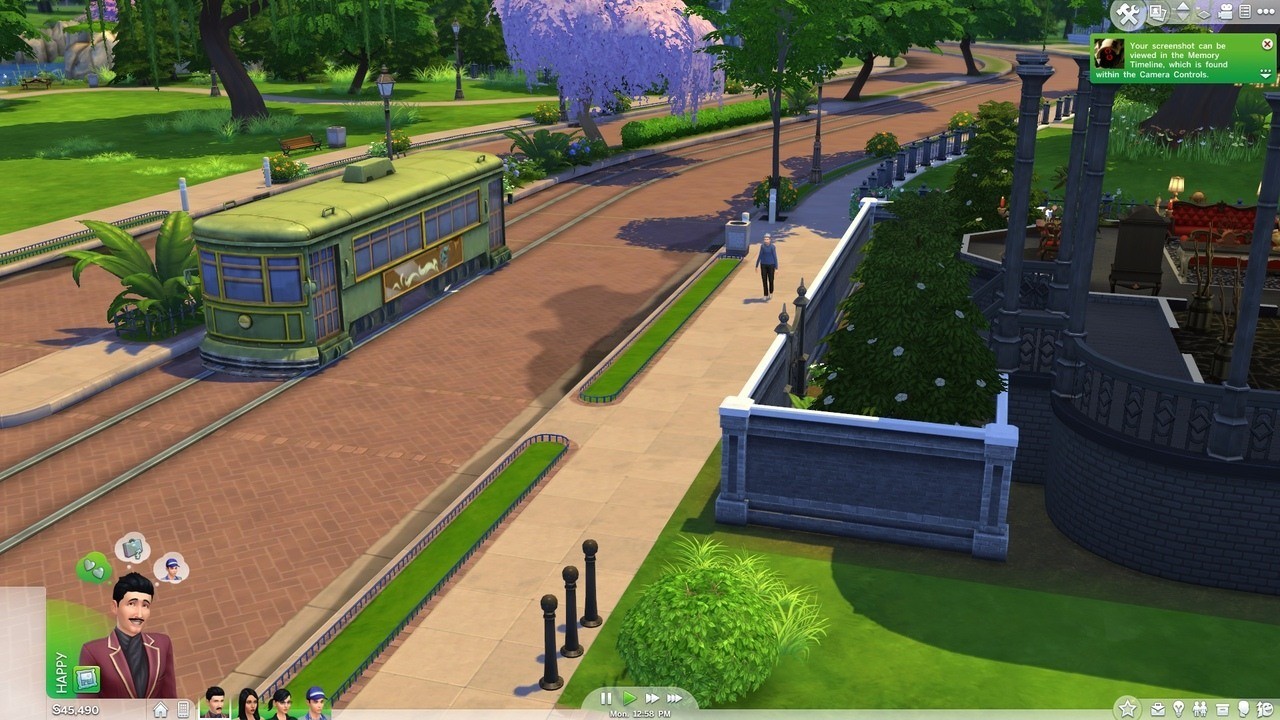Return to home lot with the house icon
This screenshot has height=720, width=1280.
[161, 707]
